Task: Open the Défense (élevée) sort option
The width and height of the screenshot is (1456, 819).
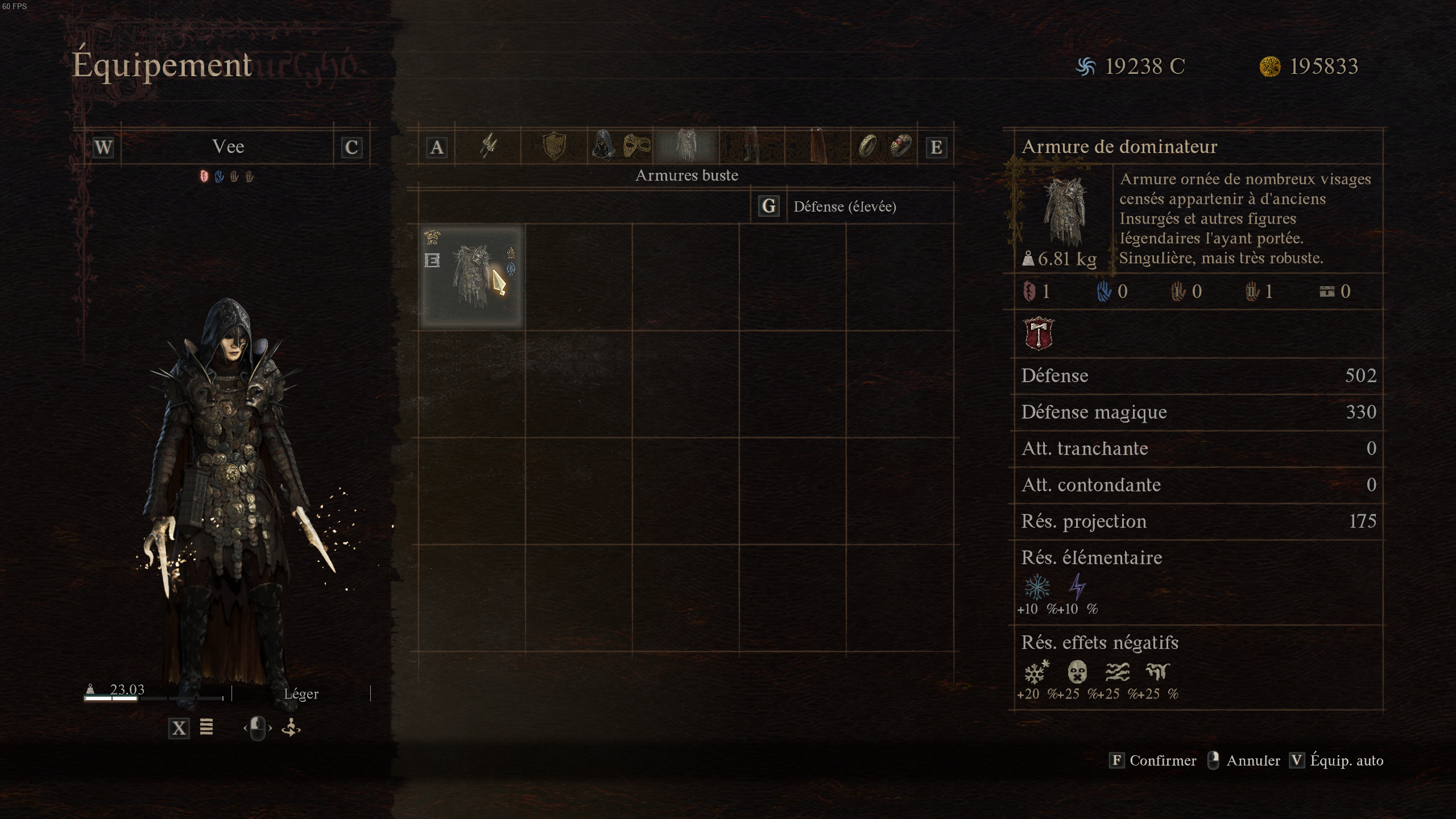Action: [845, 206]
